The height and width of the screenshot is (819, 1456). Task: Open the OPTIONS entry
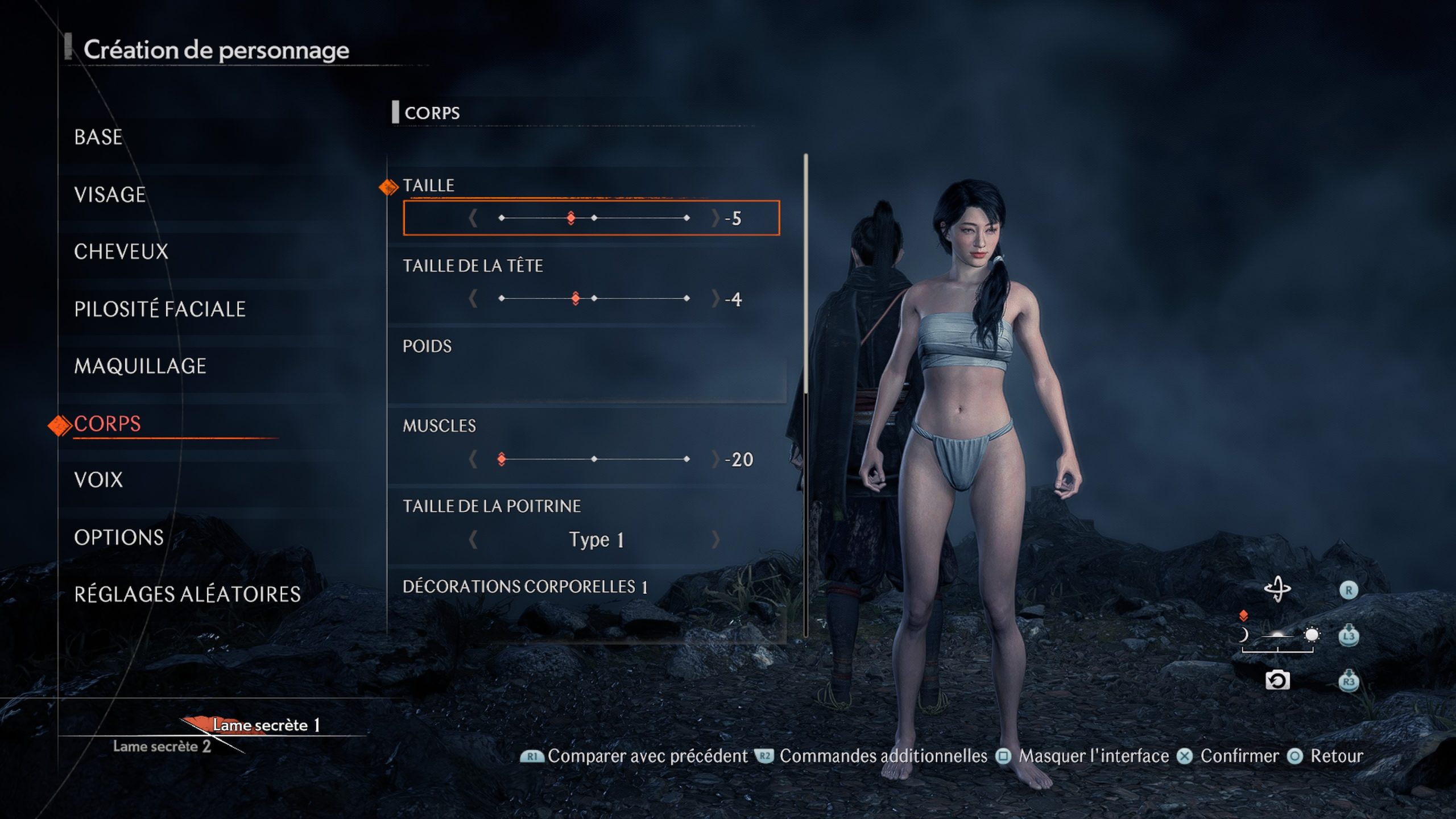point(119,537)
